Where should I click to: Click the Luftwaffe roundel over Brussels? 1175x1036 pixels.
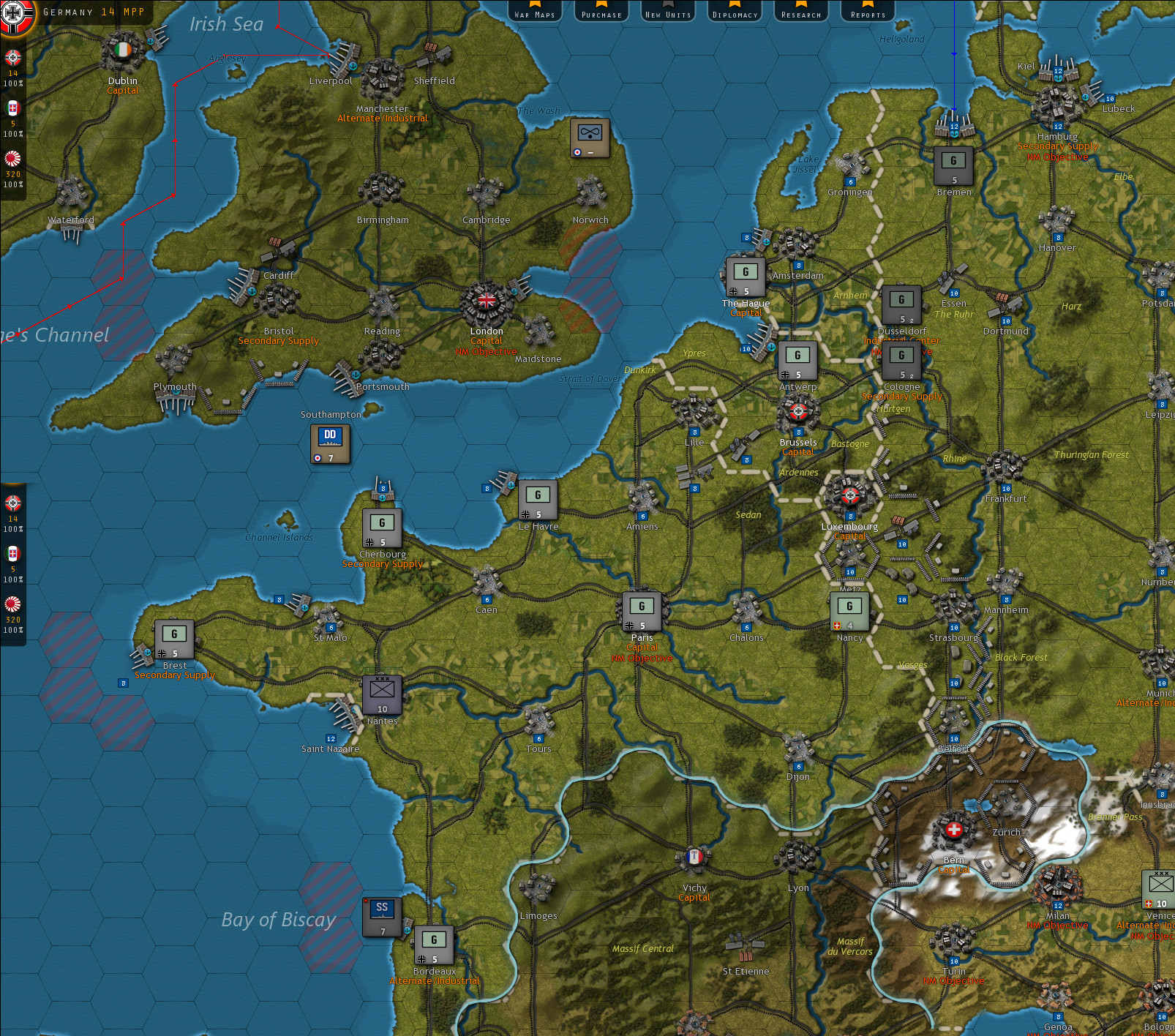tap(797, 411)
